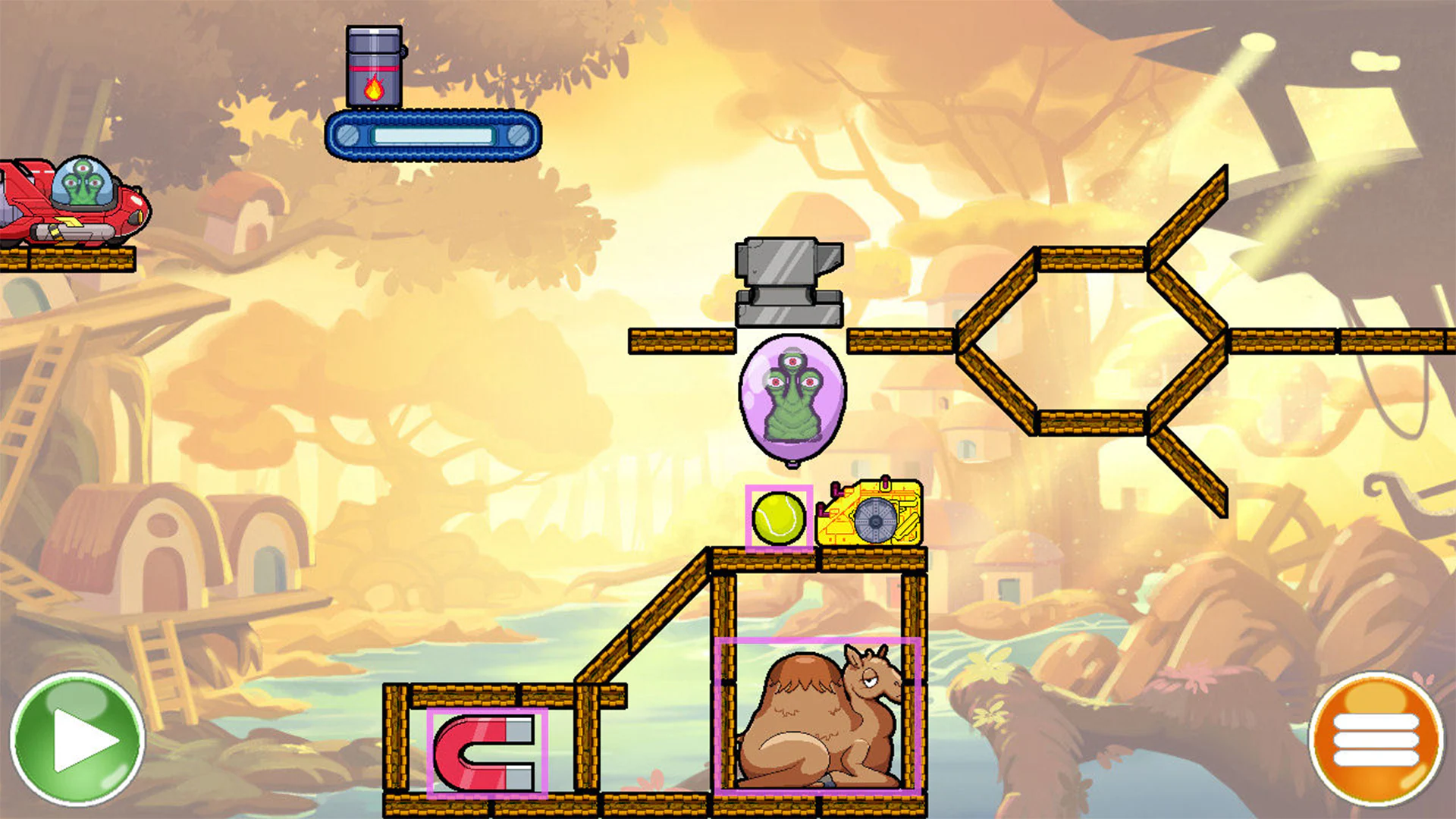Select the yellow fan machine
Viewport: 1456px width, 819px height.
click(868, 516)
